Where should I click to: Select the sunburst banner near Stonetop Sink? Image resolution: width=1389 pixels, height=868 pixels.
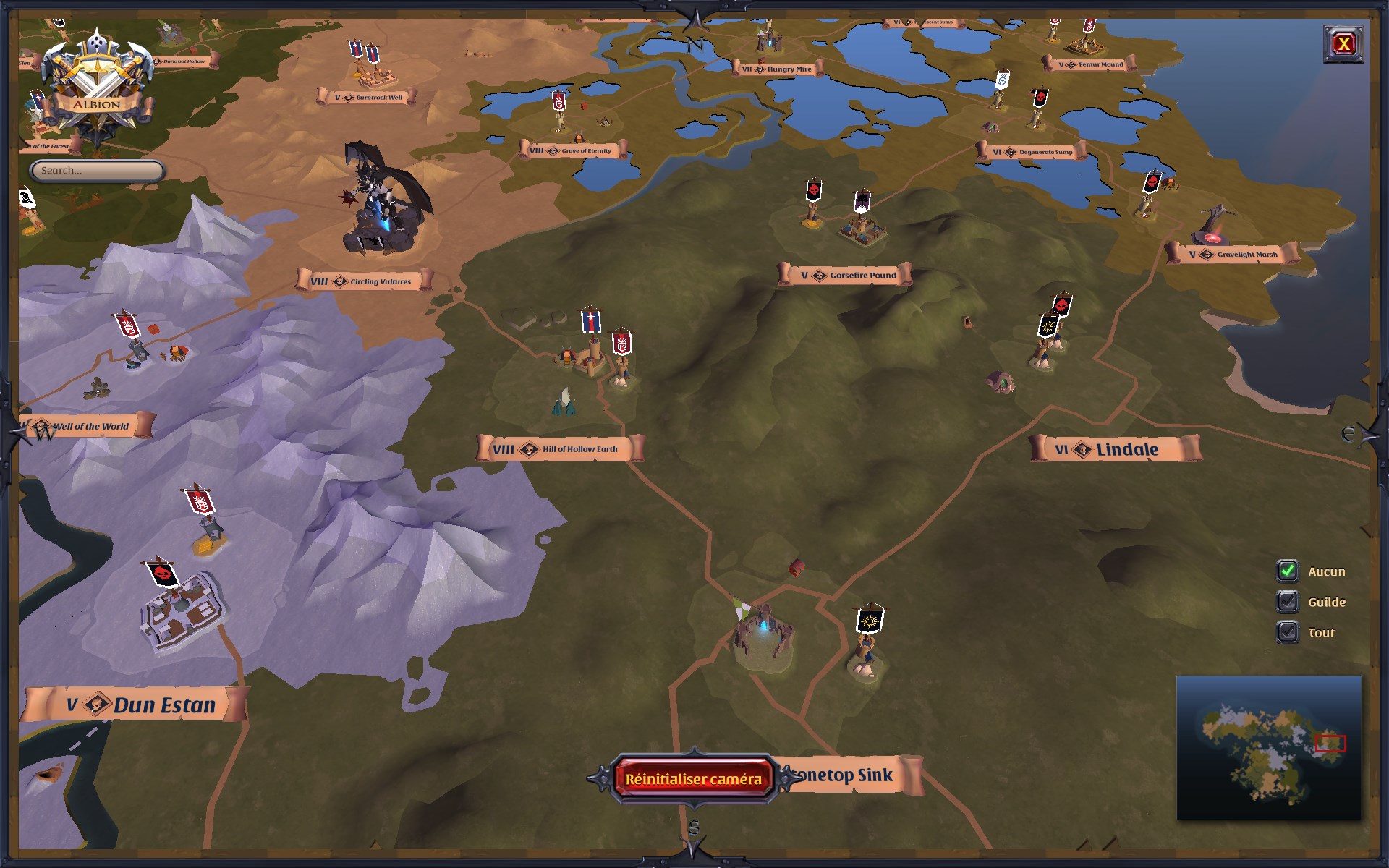point(868,622)
